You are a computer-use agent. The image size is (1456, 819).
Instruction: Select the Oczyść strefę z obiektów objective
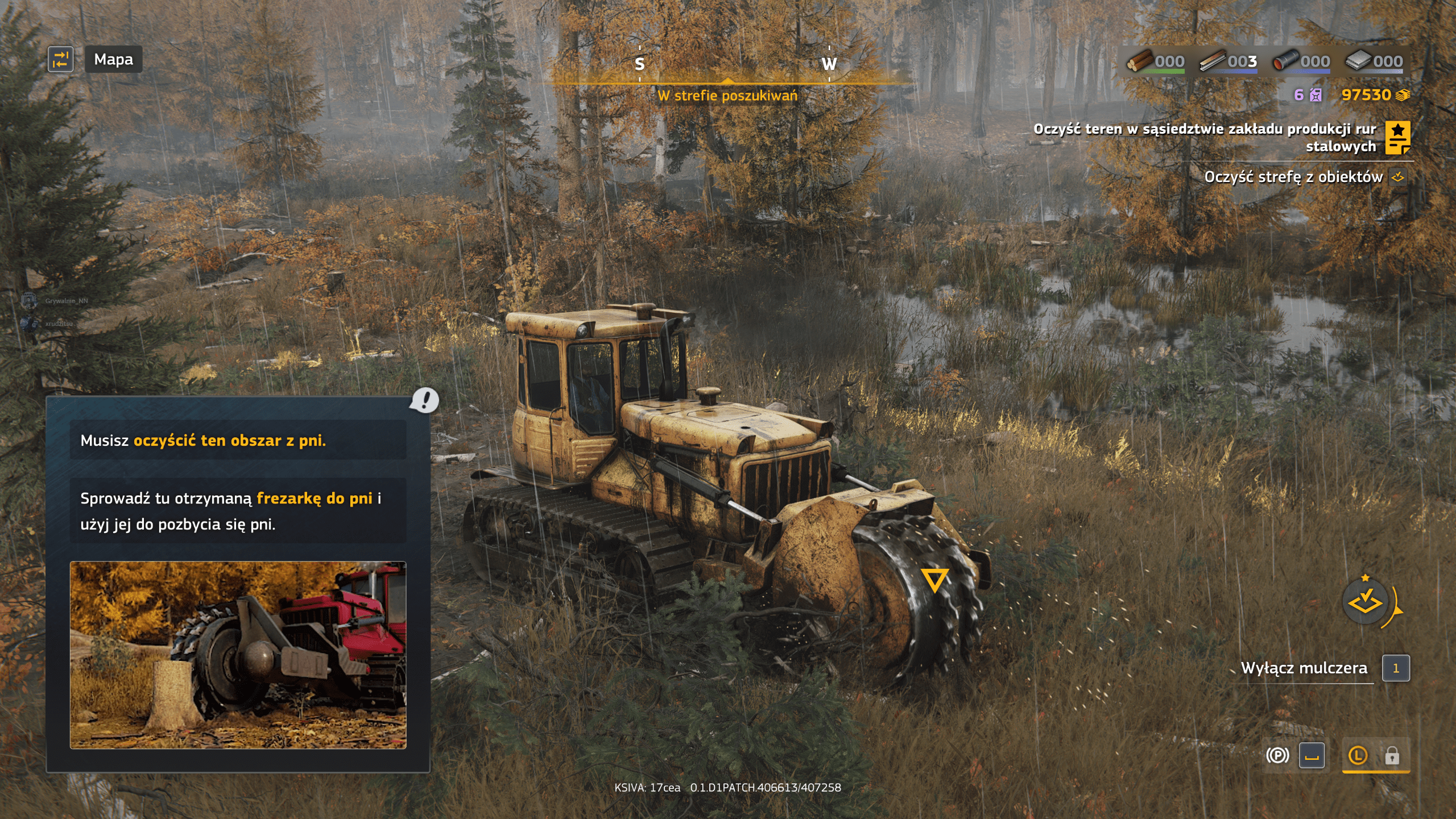(1293, 177)
